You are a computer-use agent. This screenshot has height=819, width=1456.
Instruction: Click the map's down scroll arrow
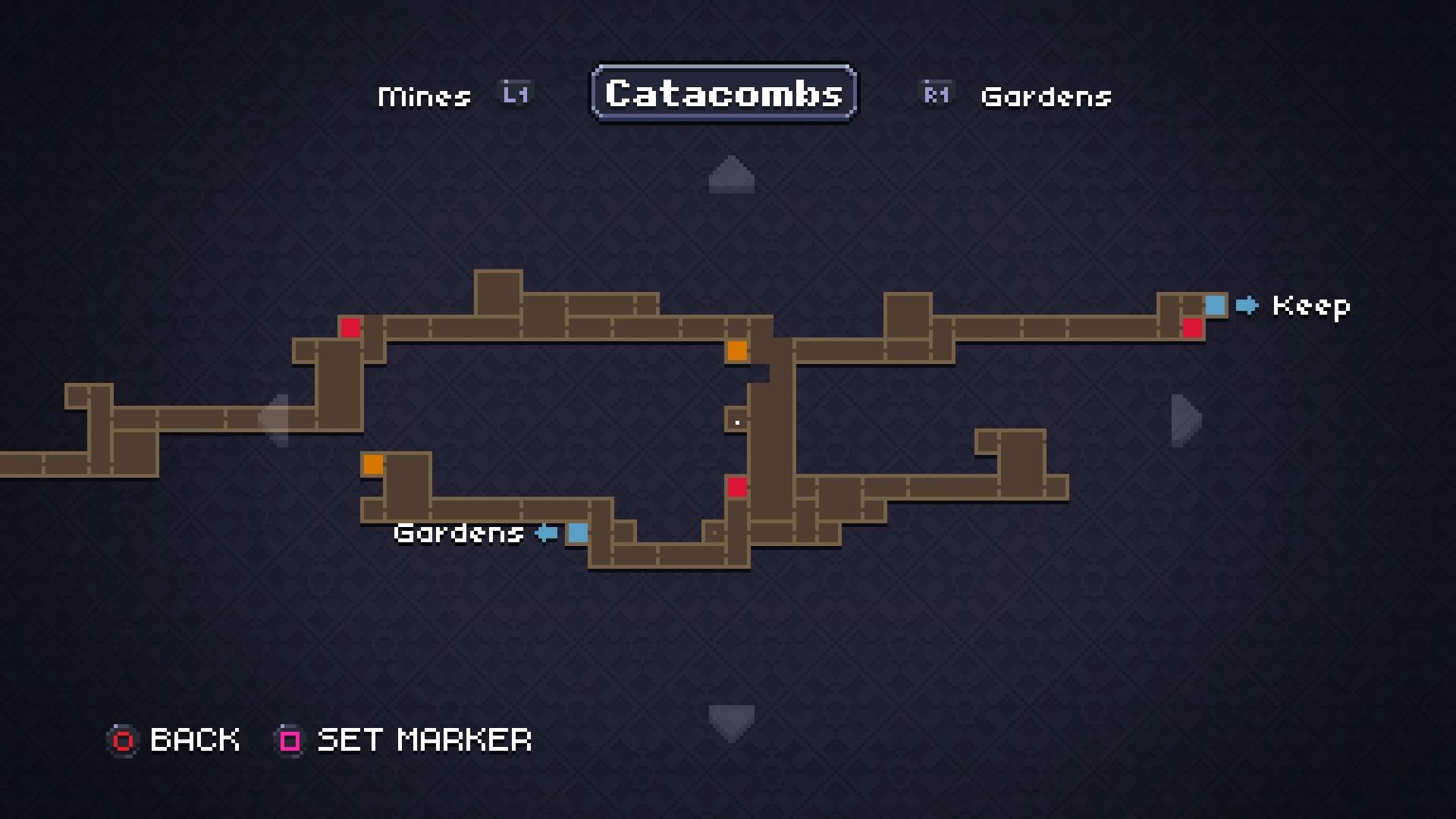[x=731, y=722]
